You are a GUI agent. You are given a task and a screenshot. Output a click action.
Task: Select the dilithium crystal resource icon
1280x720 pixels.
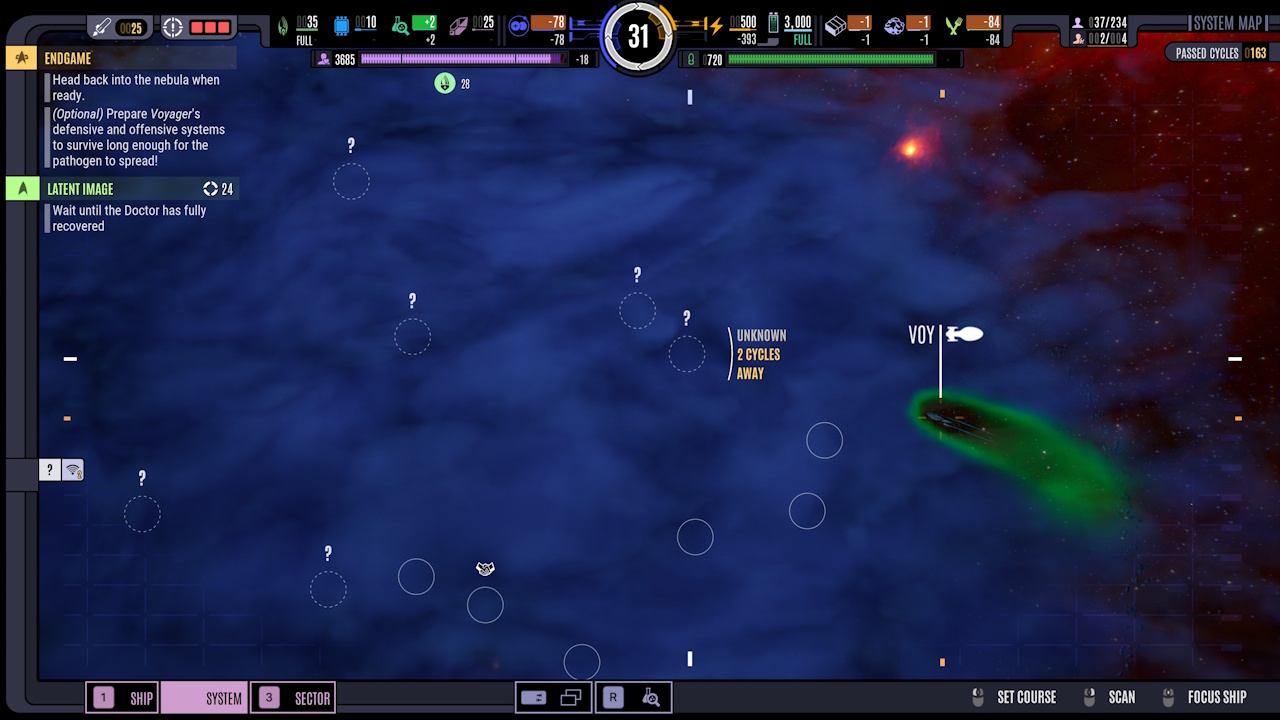460,25
